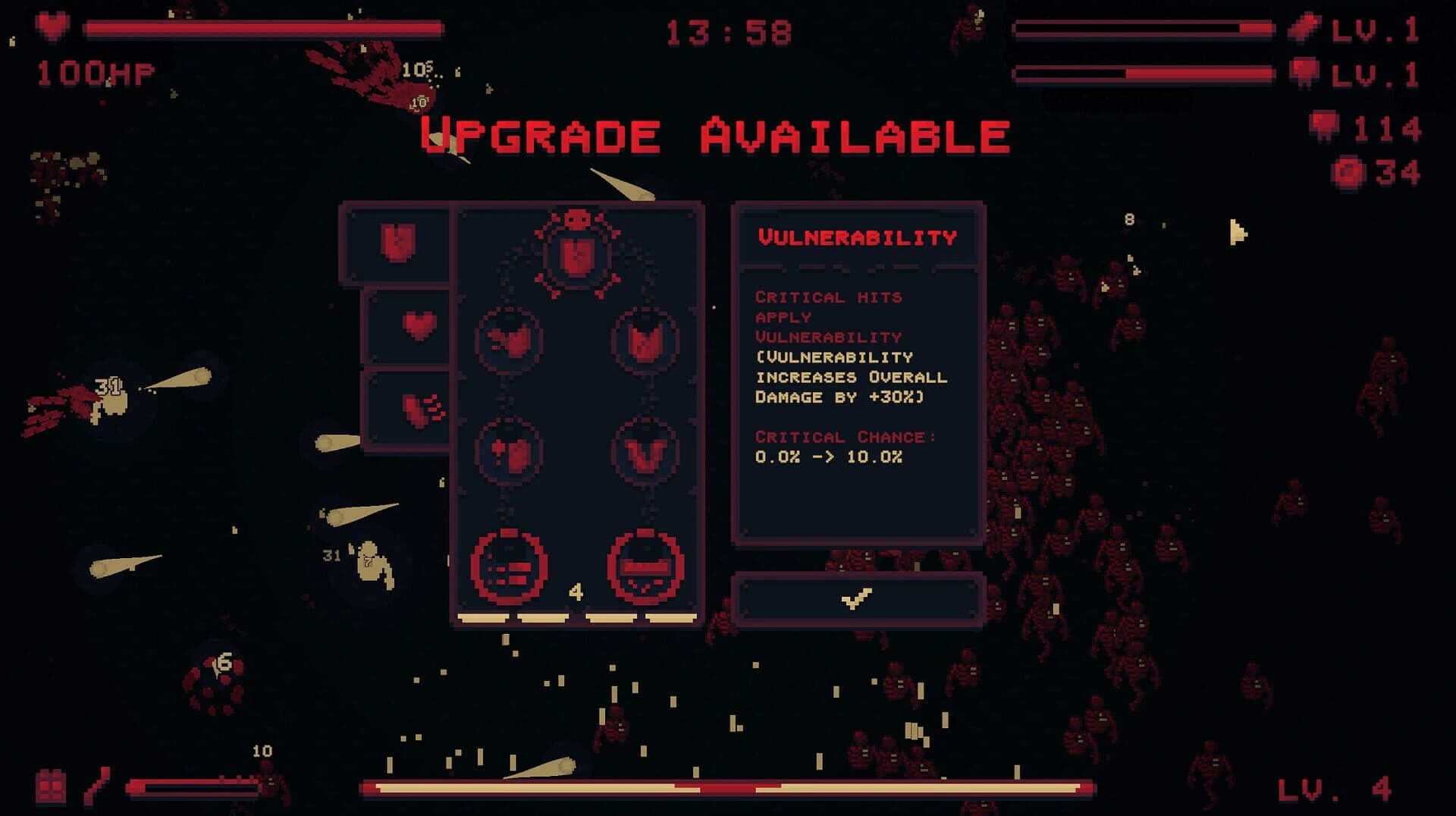1456x816 pixels.
Task: Switch to the heart upgrade category tab
Action: click(x=417, y=328)
